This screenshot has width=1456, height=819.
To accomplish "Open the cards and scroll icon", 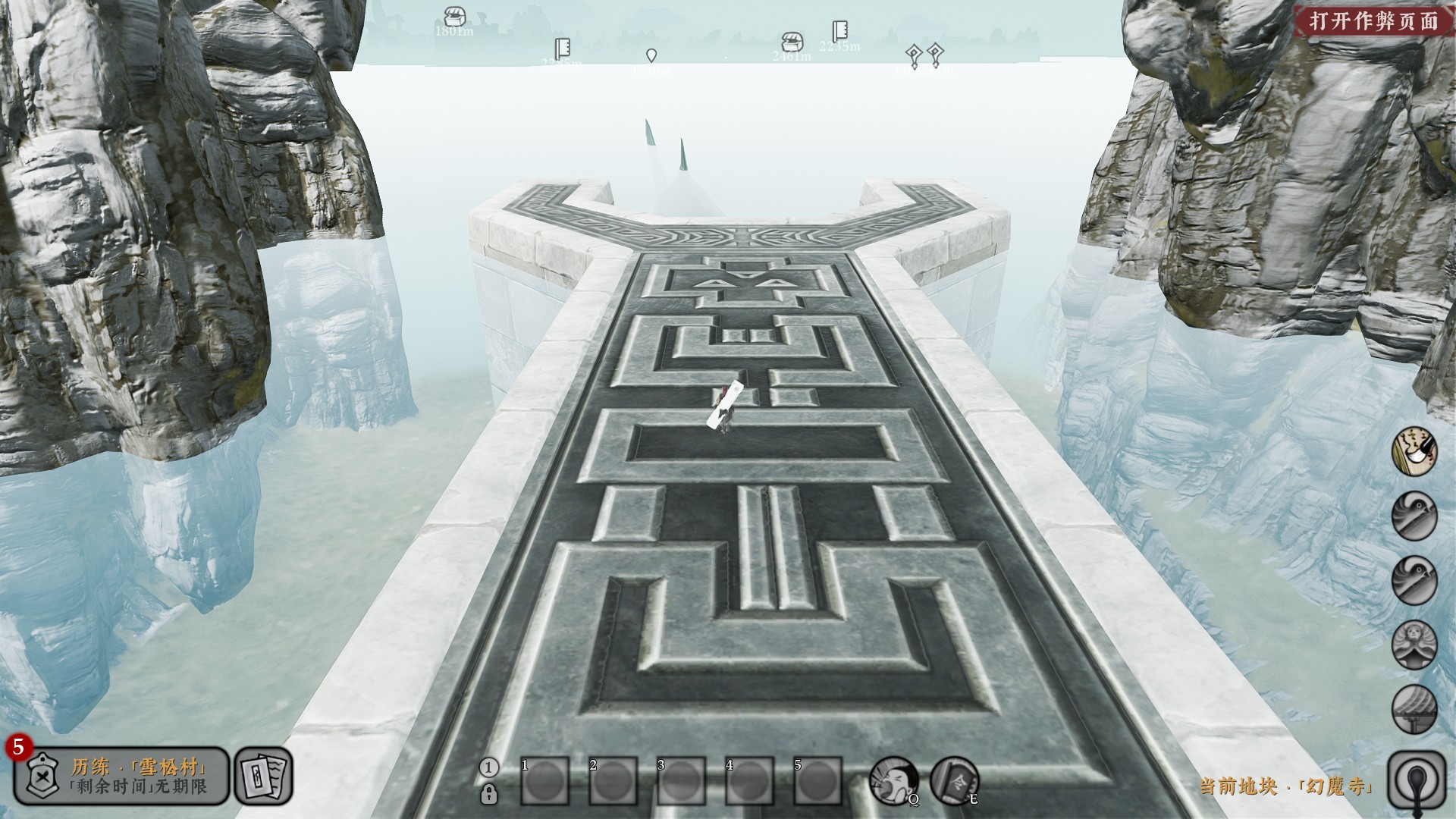I will pyautogui.click(x=263, y=776).
